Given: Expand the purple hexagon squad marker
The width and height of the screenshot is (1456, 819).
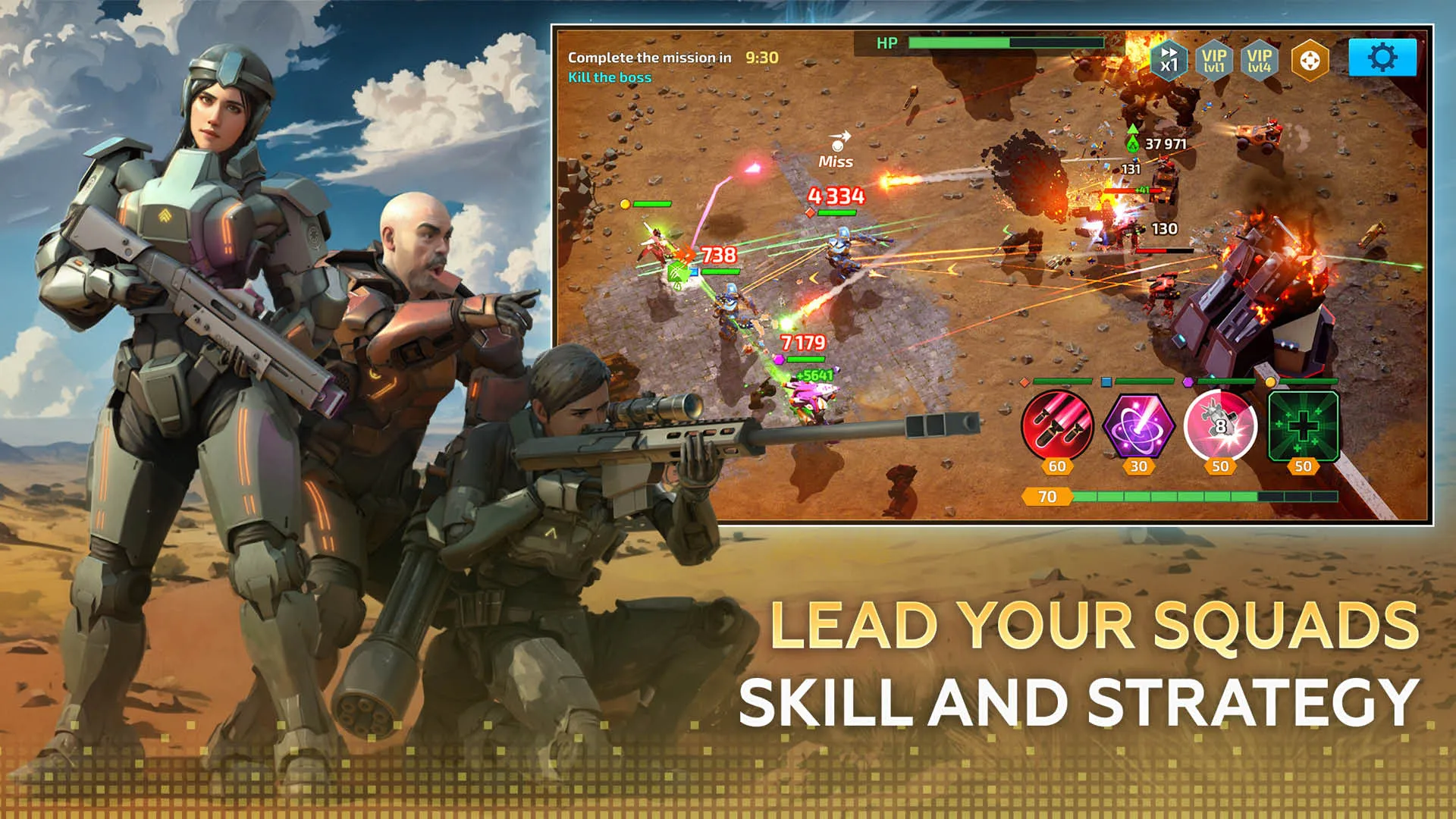Looking at the screenshot, I should point(1188,381).
